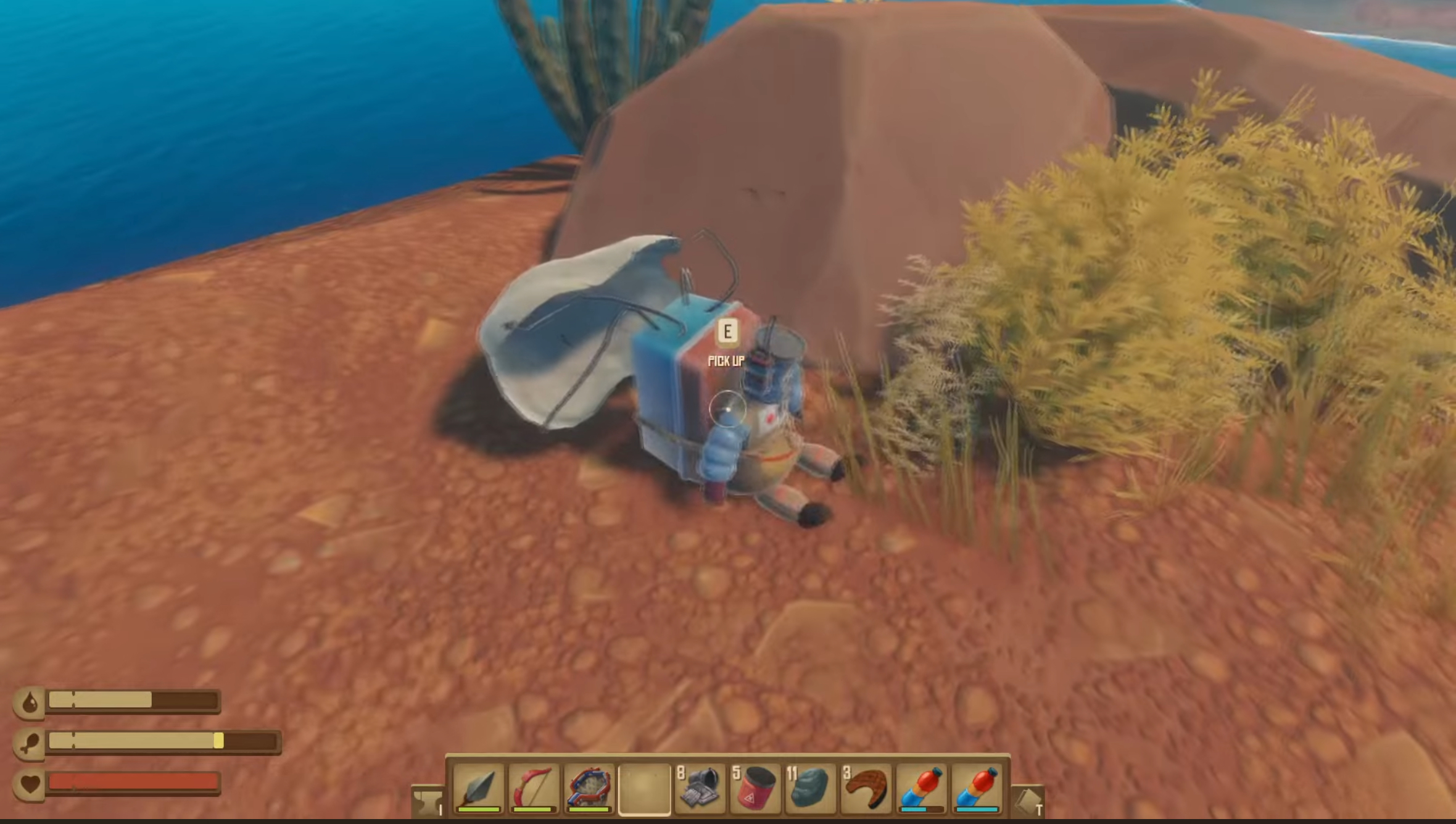Screen dimensions: 1456x824
Task: Click the thirst progress bar
Action: [x=133, y=700]
